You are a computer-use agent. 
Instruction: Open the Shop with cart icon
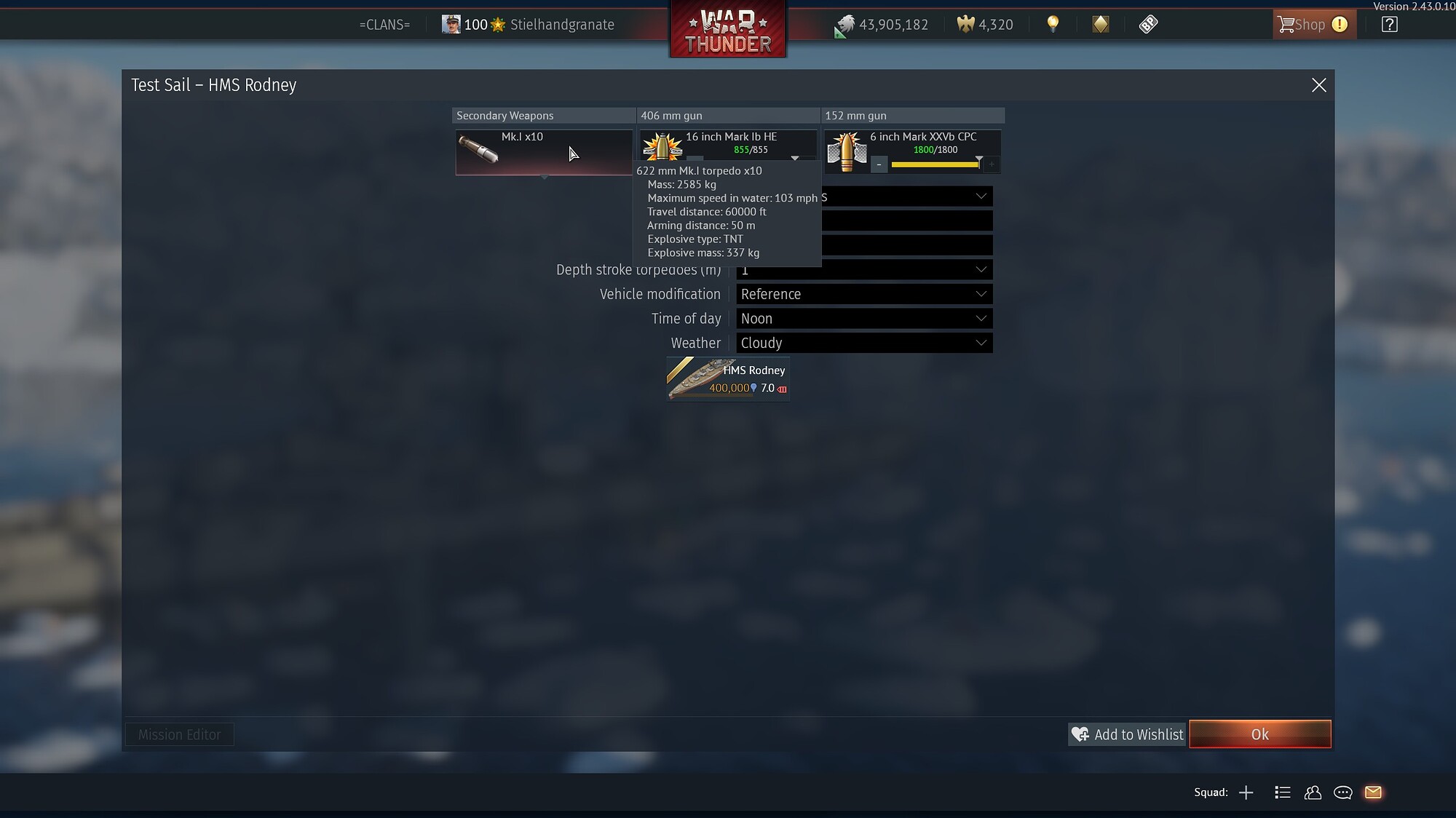click(x=1310, y=24)
